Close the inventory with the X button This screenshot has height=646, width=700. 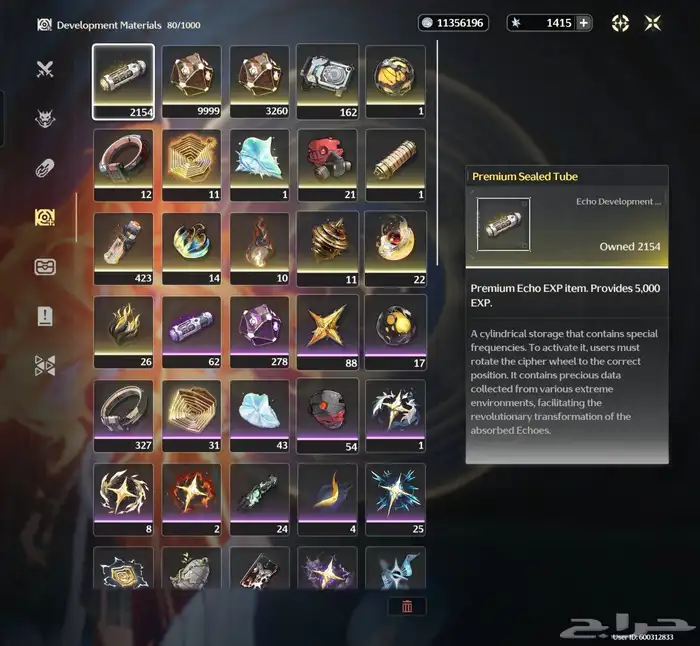click(653, 23)
